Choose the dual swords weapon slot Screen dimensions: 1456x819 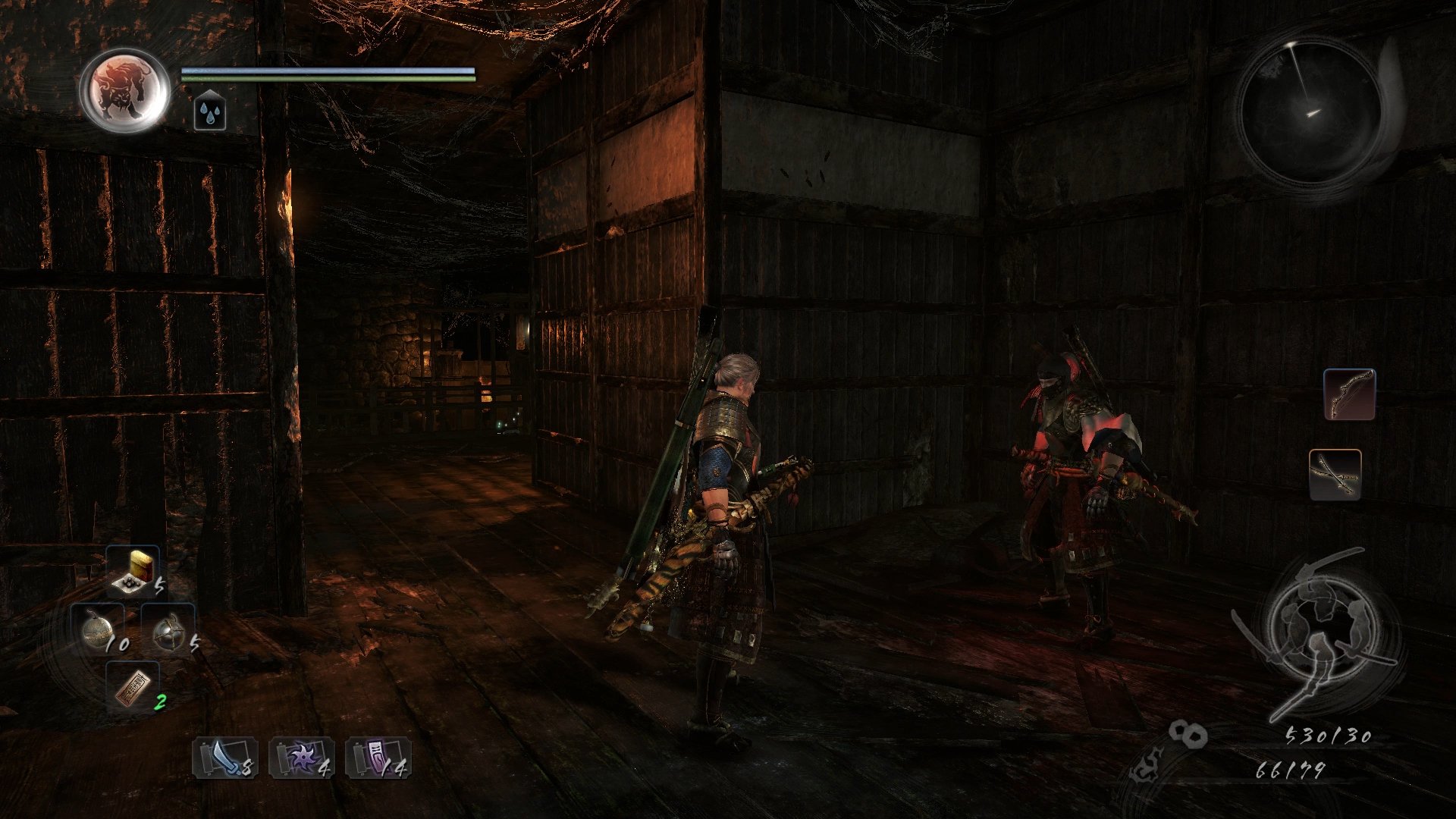pyautogui.click(x=1335, y=475)
